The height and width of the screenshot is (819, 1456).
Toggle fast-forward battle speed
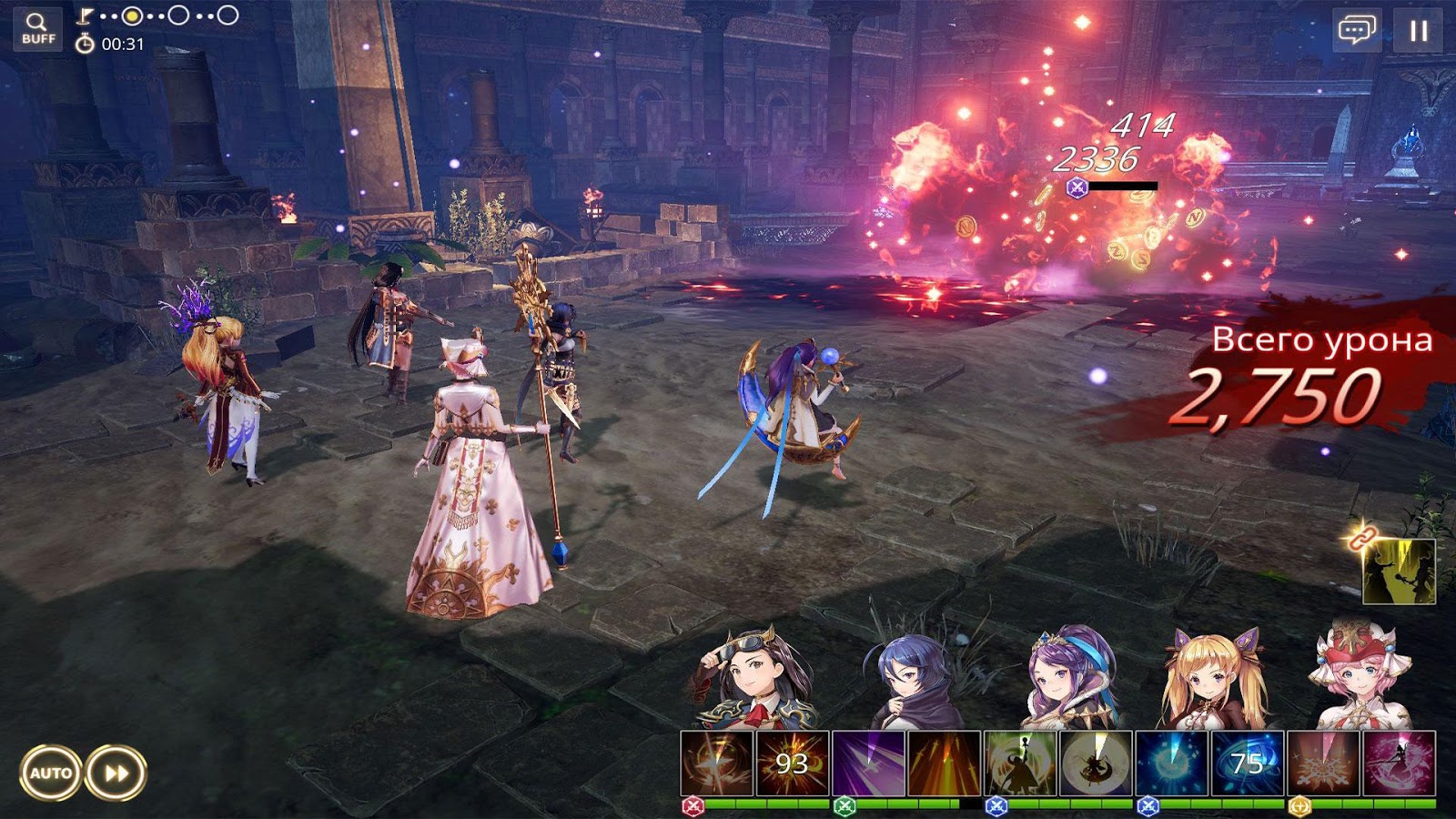116,773
